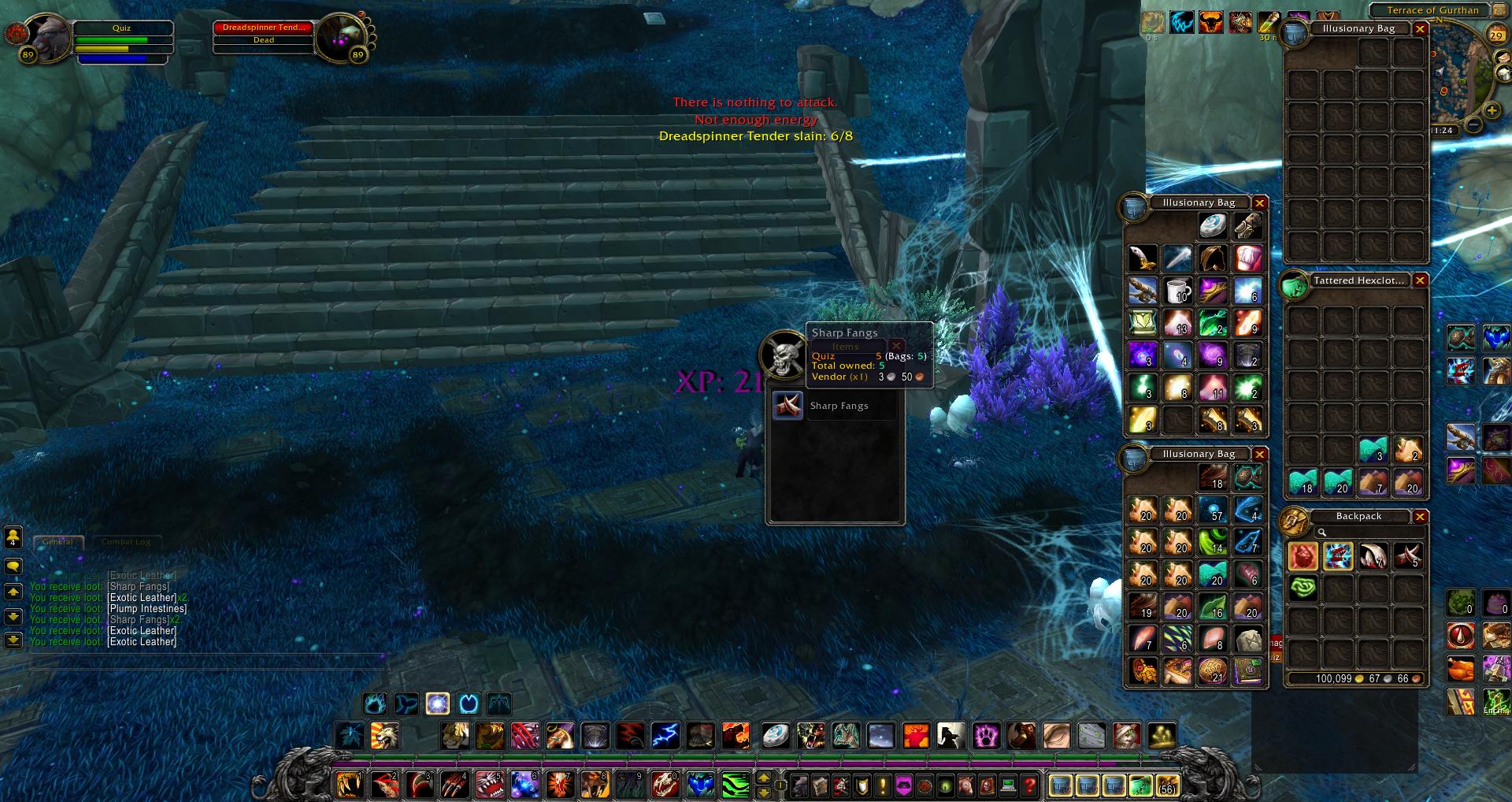Viewport: 1512px width, 802px height.
Task: Close the Backpack window
Action: tap(1420, 517)
